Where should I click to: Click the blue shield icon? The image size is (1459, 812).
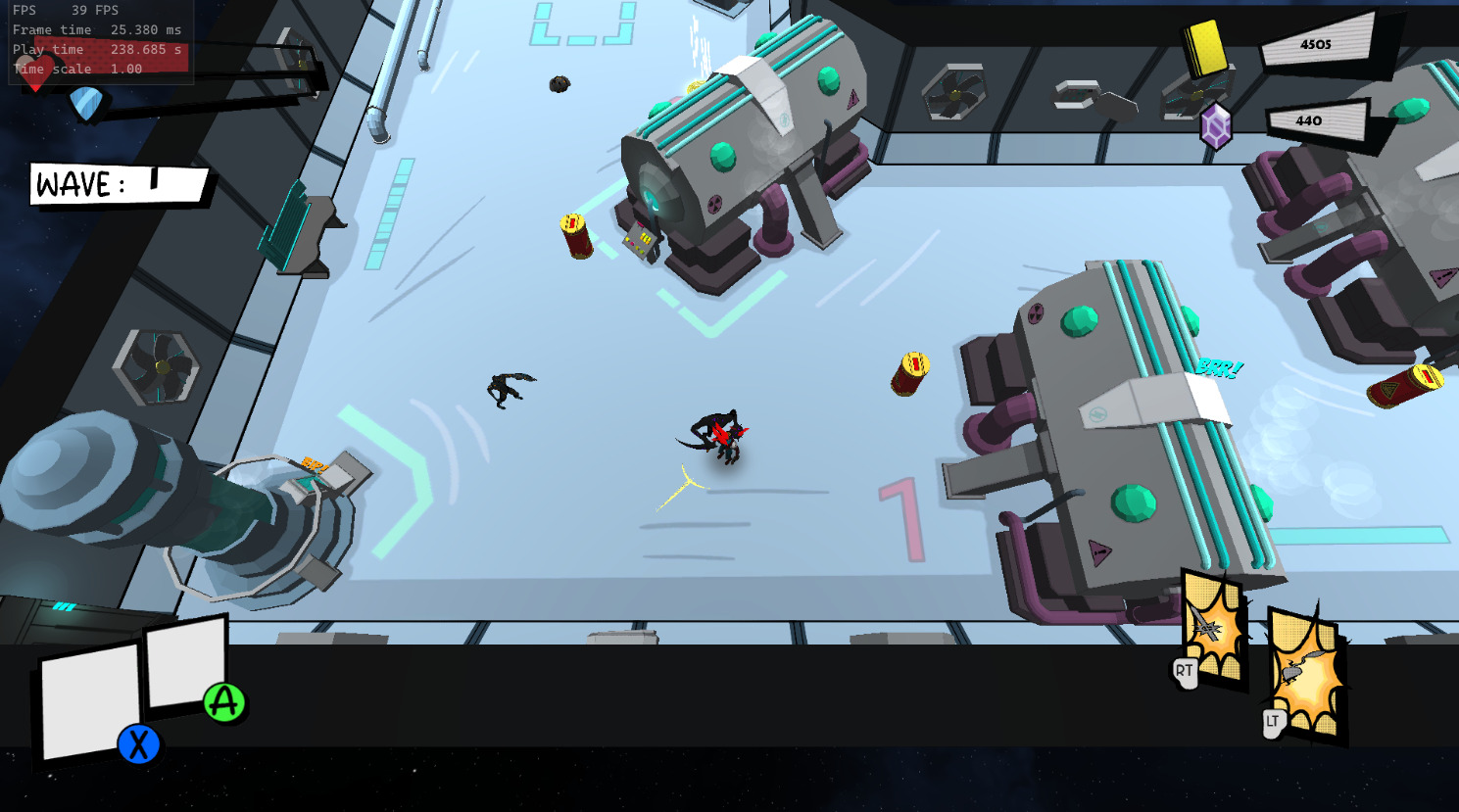click(86, 104)
